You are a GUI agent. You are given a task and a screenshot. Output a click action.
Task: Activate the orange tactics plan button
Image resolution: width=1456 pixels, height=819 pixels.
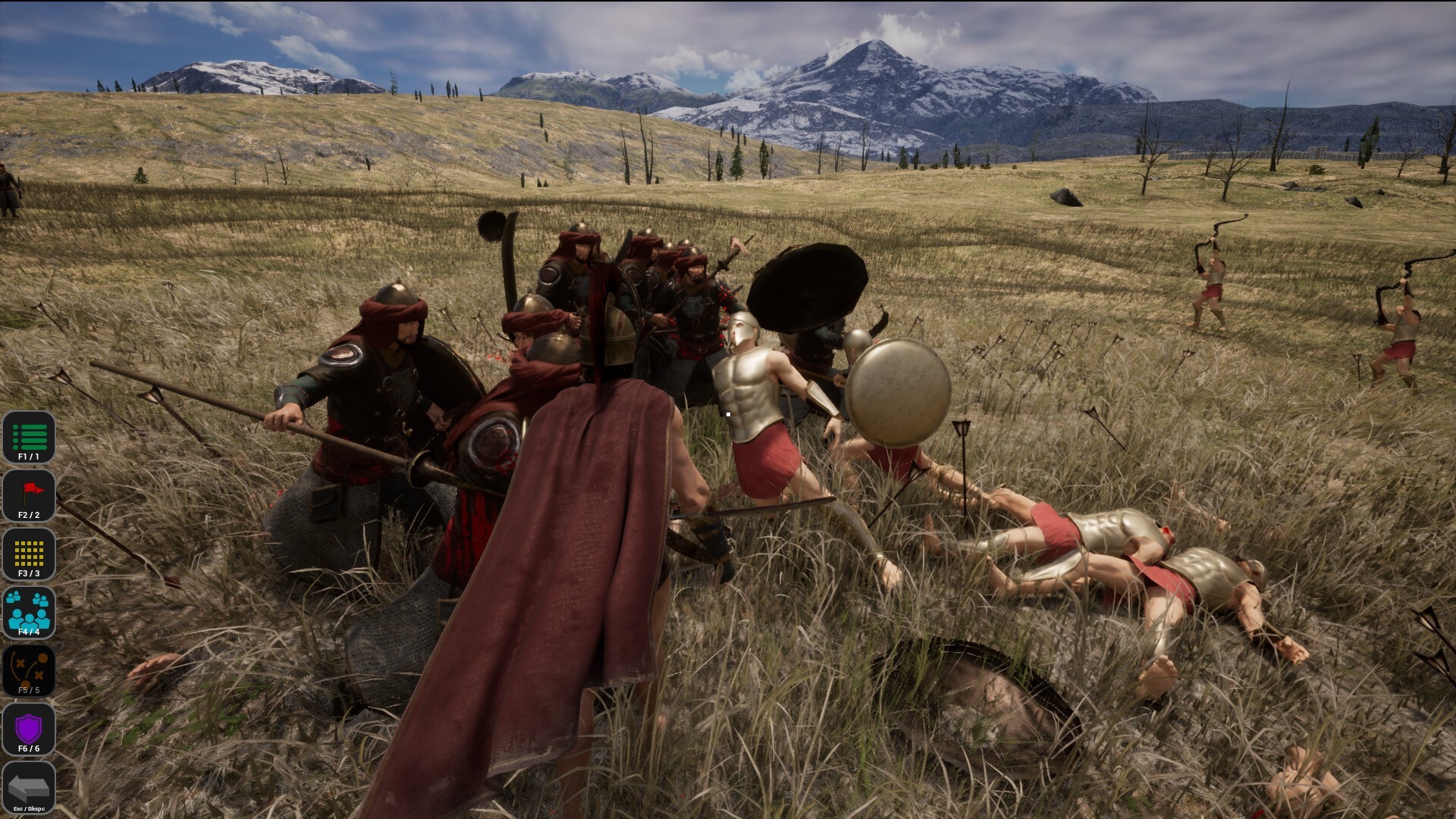[29, 670]
